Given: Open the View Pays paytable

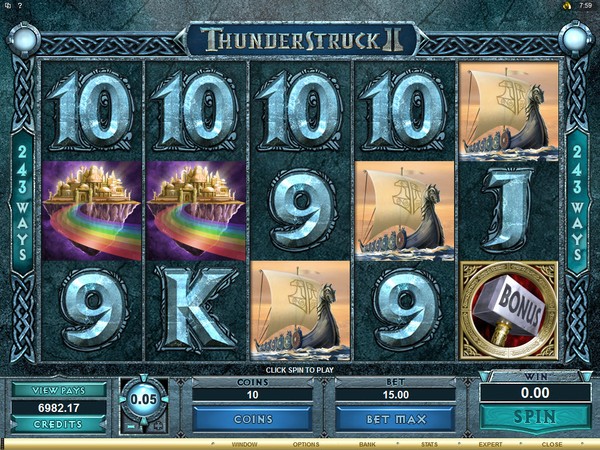Looking at the screenshot, I should [58, 390].
